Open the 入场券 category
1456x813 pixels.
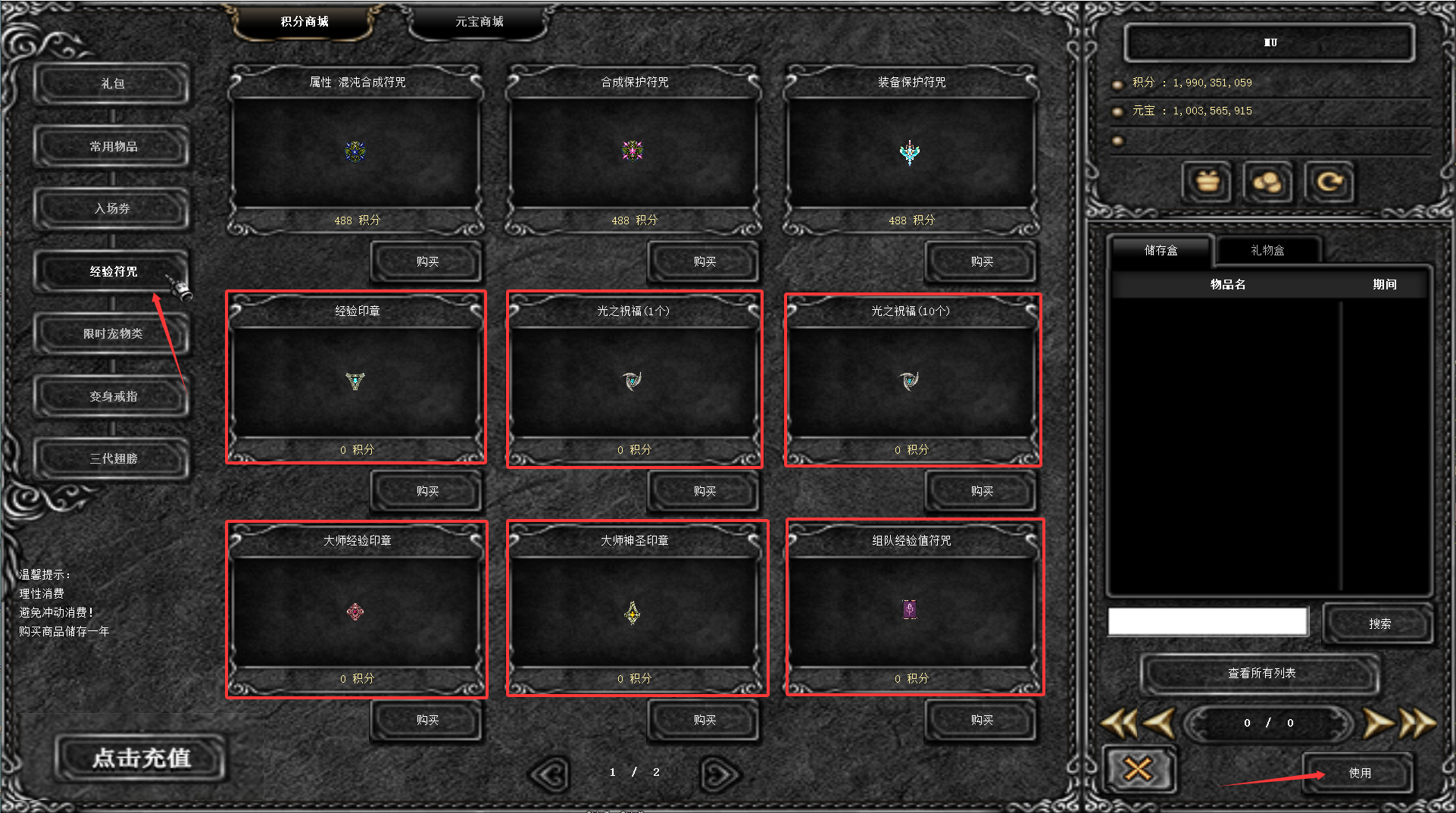pyautogui.click(x=112, y=208)
